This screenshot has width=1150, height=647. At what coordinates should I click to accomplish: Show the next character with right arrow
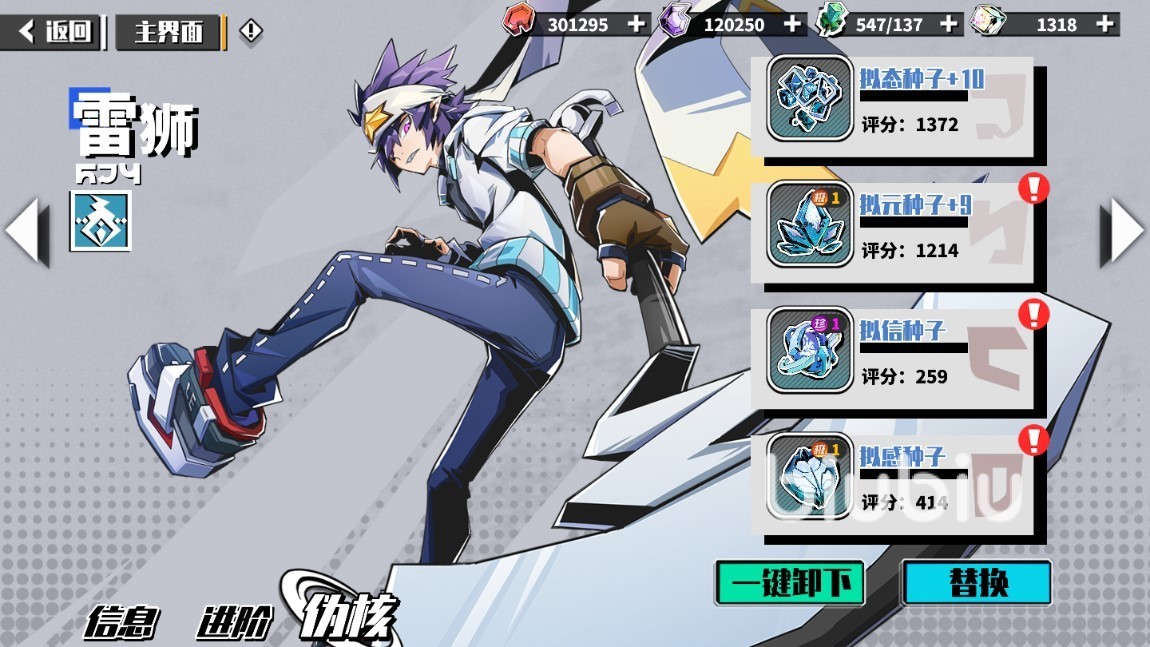[x=1123, y=232]
